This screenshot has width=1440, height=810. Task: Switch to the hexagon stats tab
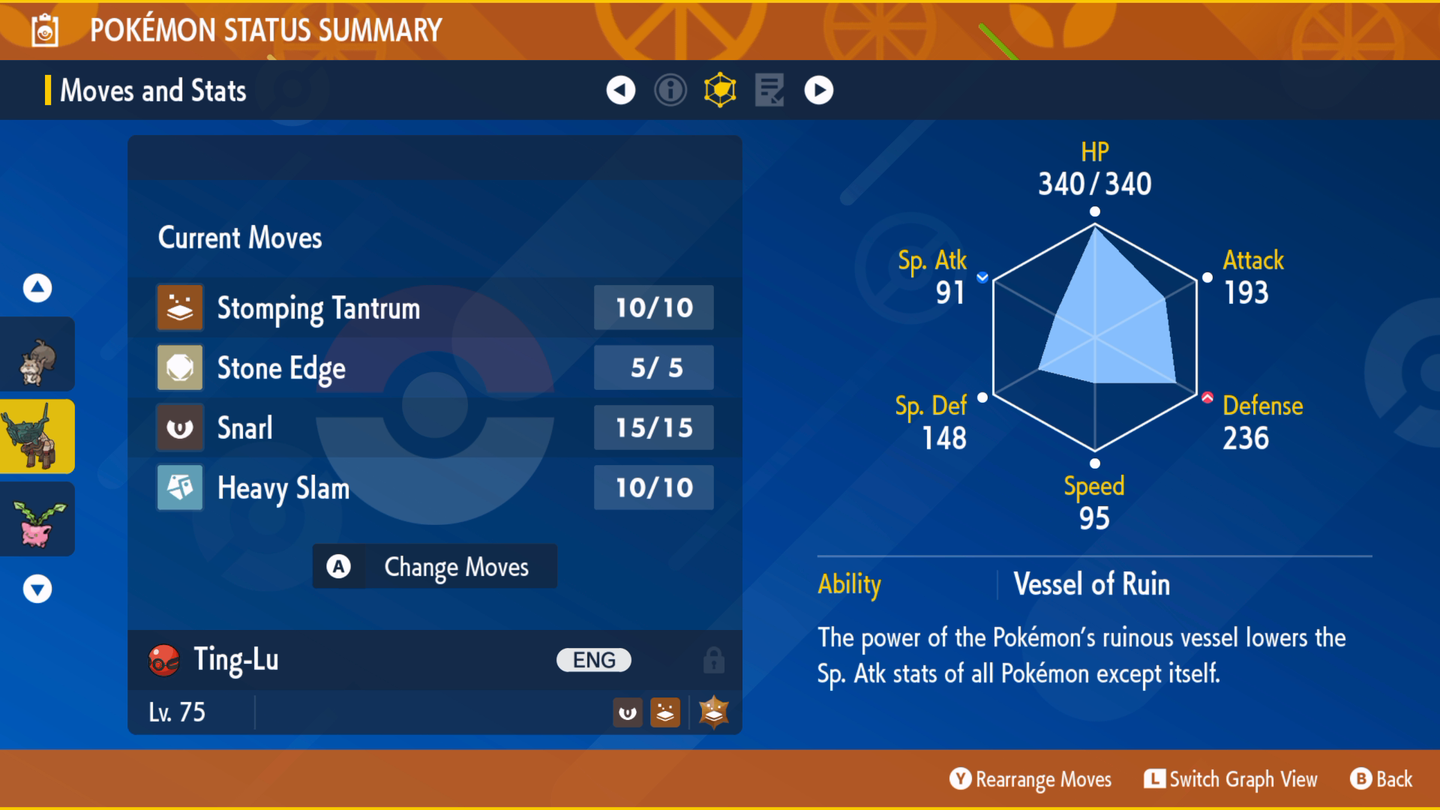720,90
